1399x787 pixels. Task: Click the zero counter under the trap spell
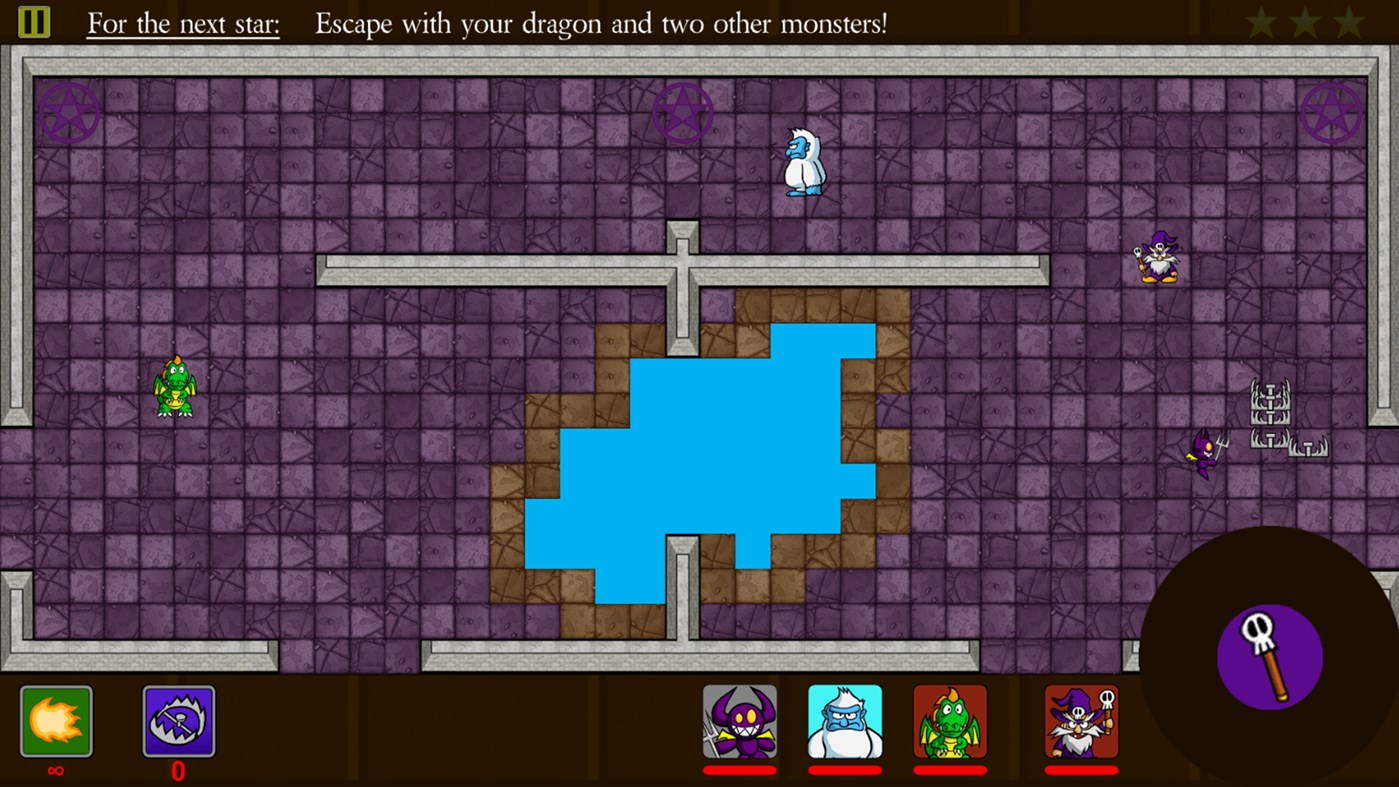pyautogui.click(x=178, y=772)
